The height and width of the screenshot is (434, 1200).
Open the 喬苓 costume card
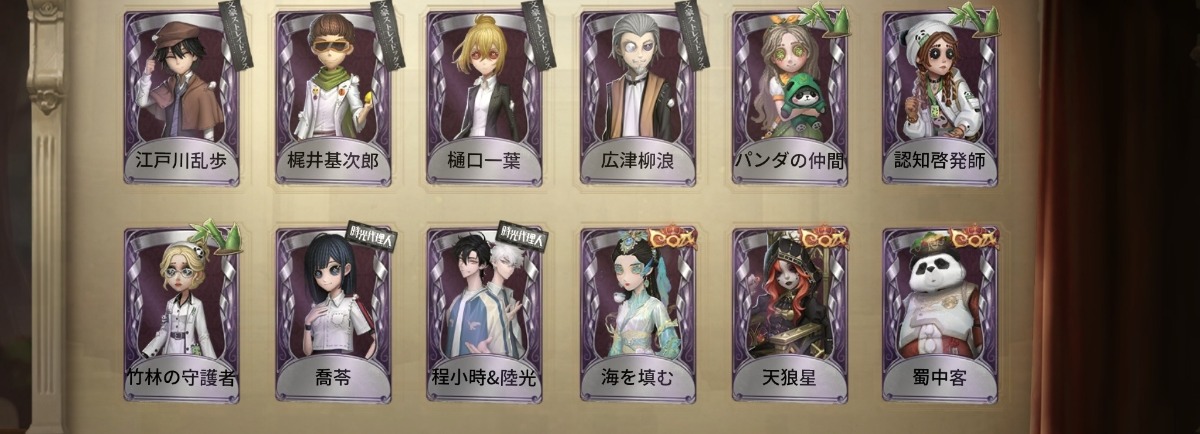coord(333,314)
